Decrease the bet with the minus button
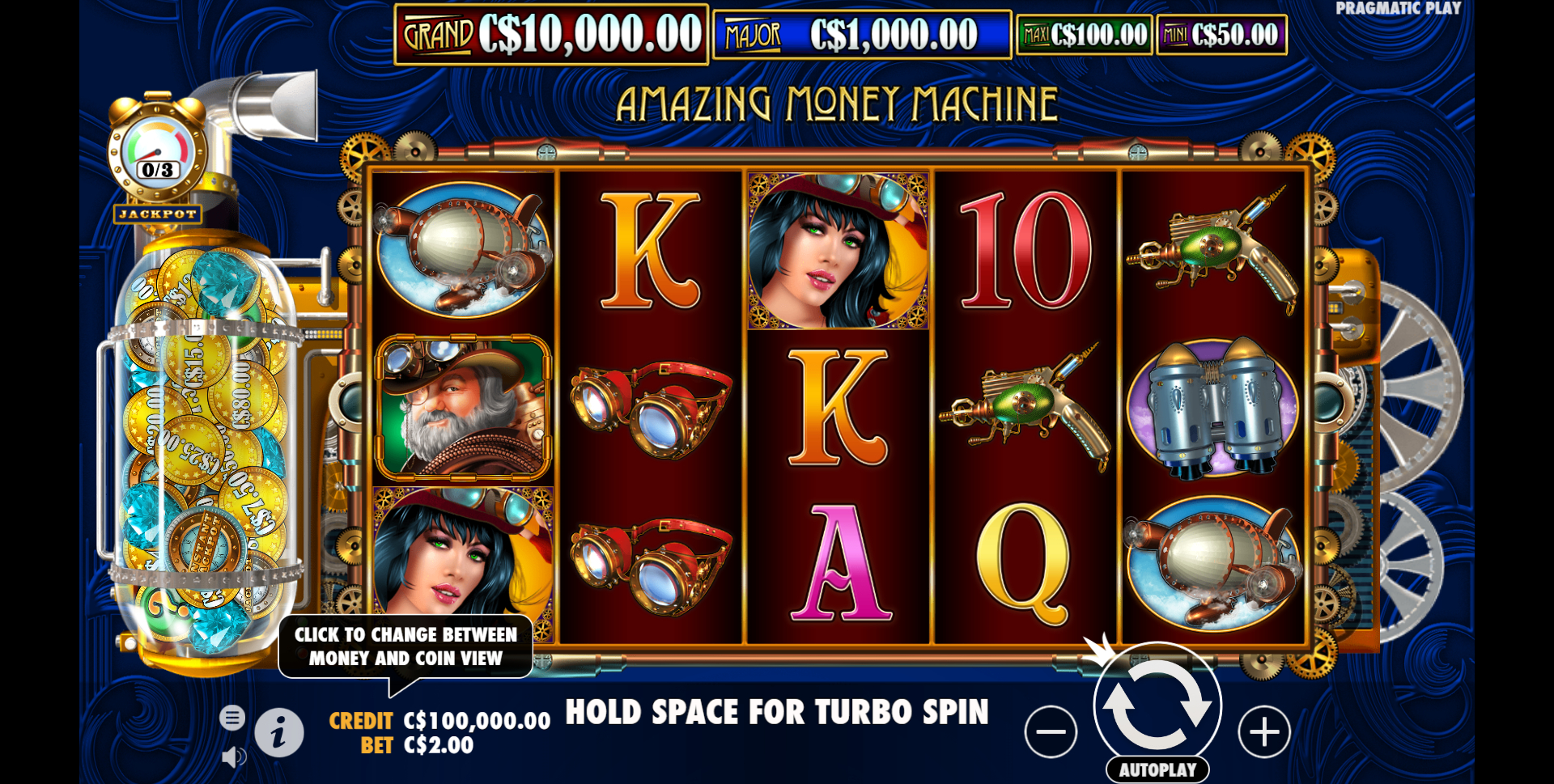This screenshot has height=784, width=1554. coord(1051,732)
